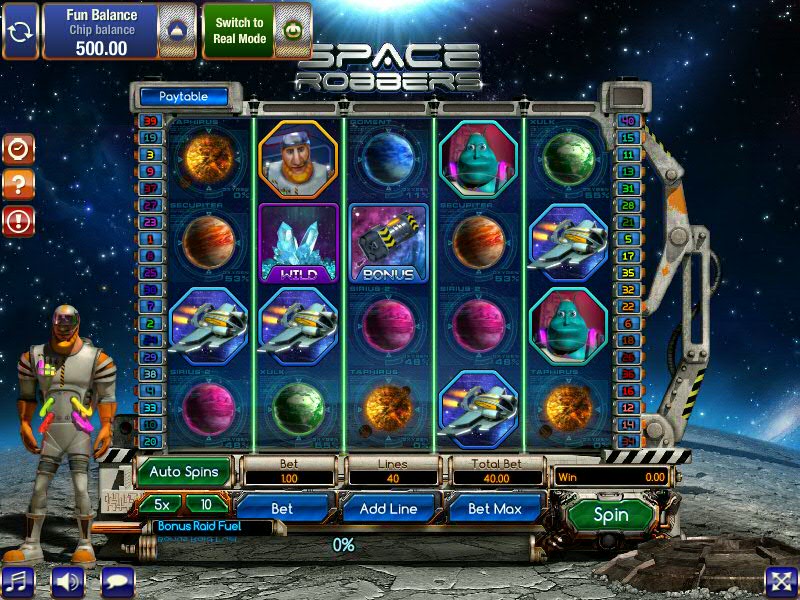Select the 5x auto spin option

(160, 504)
